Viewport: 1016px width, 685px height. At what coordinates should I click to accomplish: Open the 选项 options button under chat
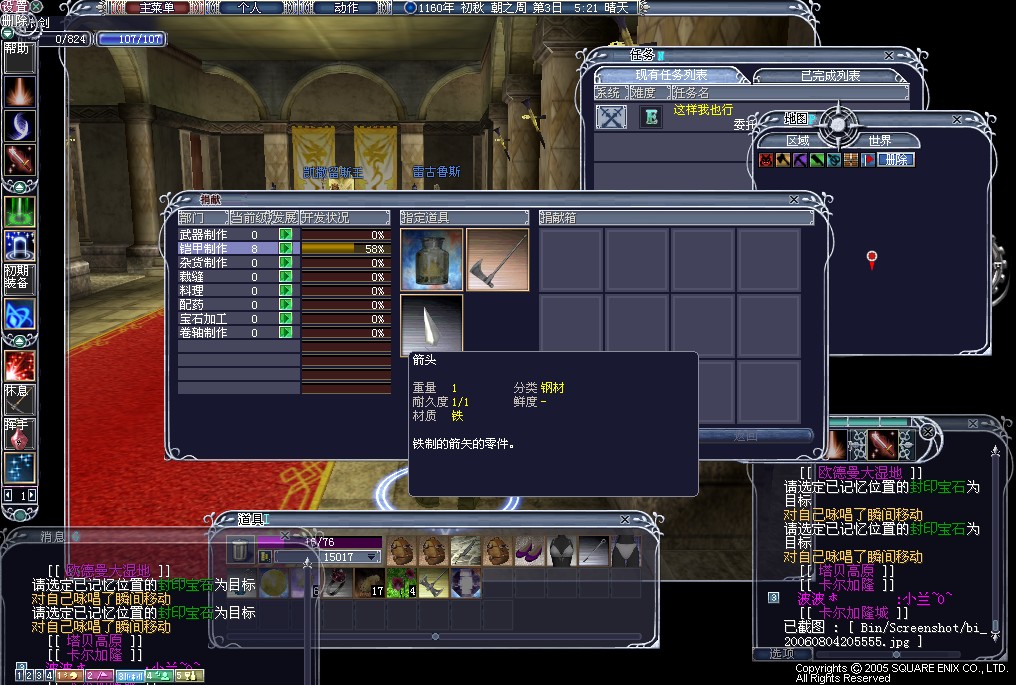[782, 653]
